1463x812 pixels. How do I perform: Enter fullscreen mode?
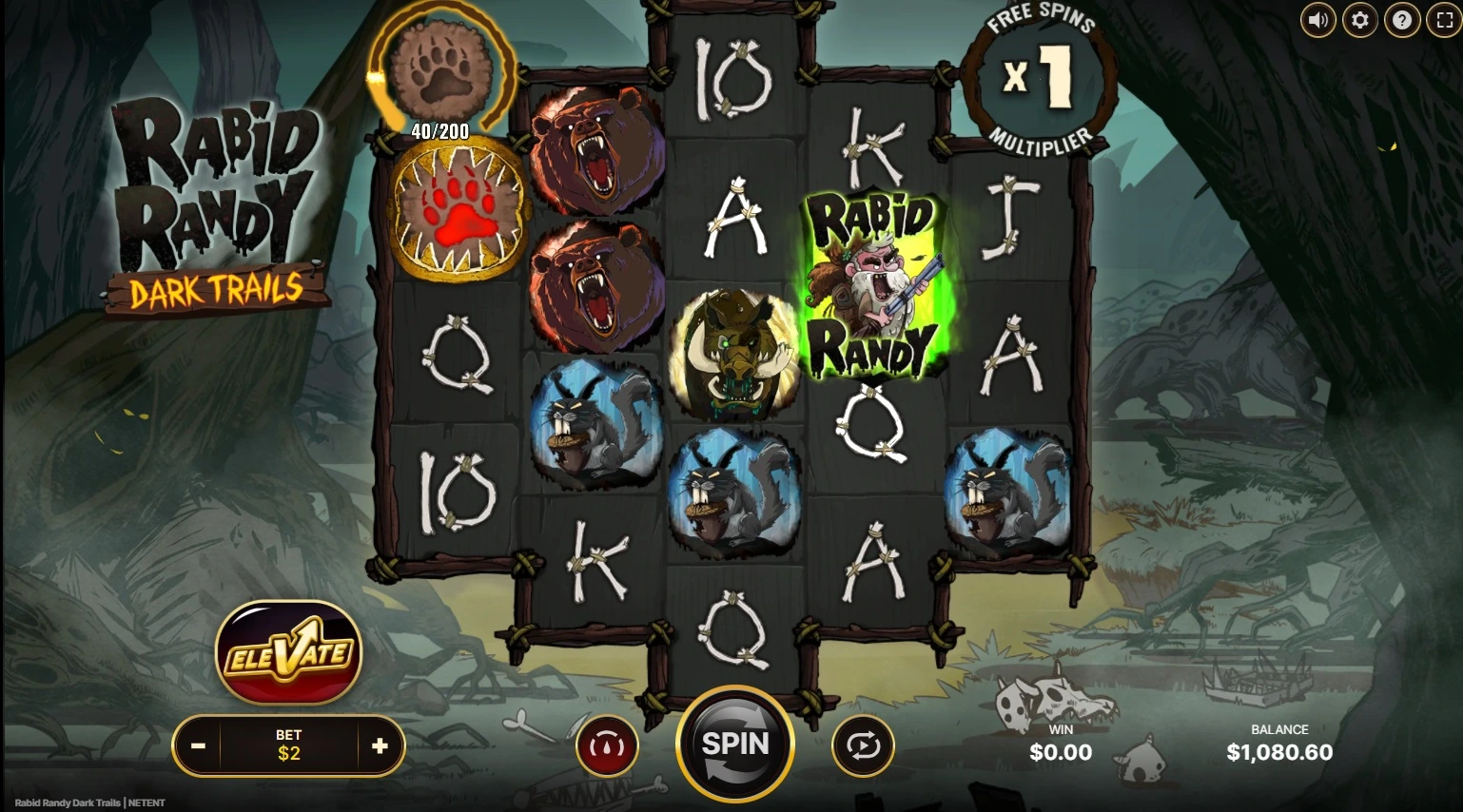pyautogui.click(x=1444, y=20)
